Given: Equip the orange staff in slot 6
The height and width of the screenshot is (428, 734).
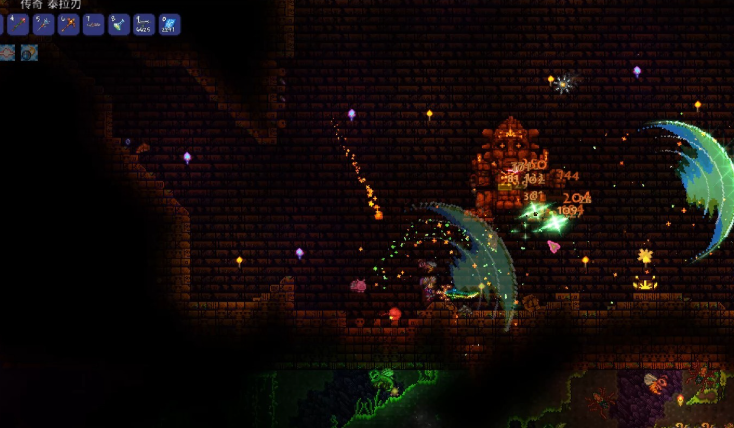Looking at the screenshot, I should point(68,24).
